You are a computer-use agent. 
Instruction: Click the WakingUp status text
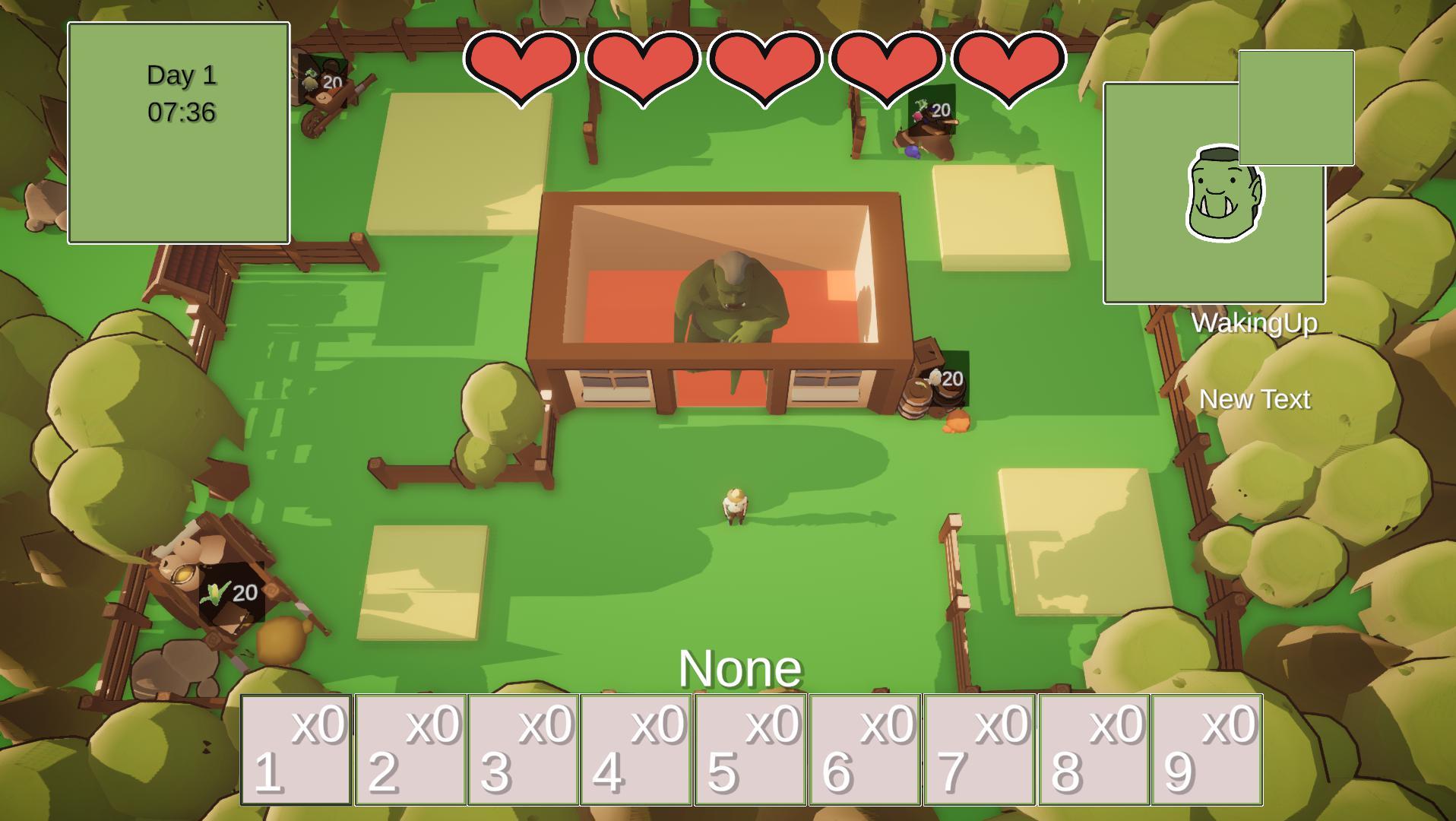(x=1257, y=324)
